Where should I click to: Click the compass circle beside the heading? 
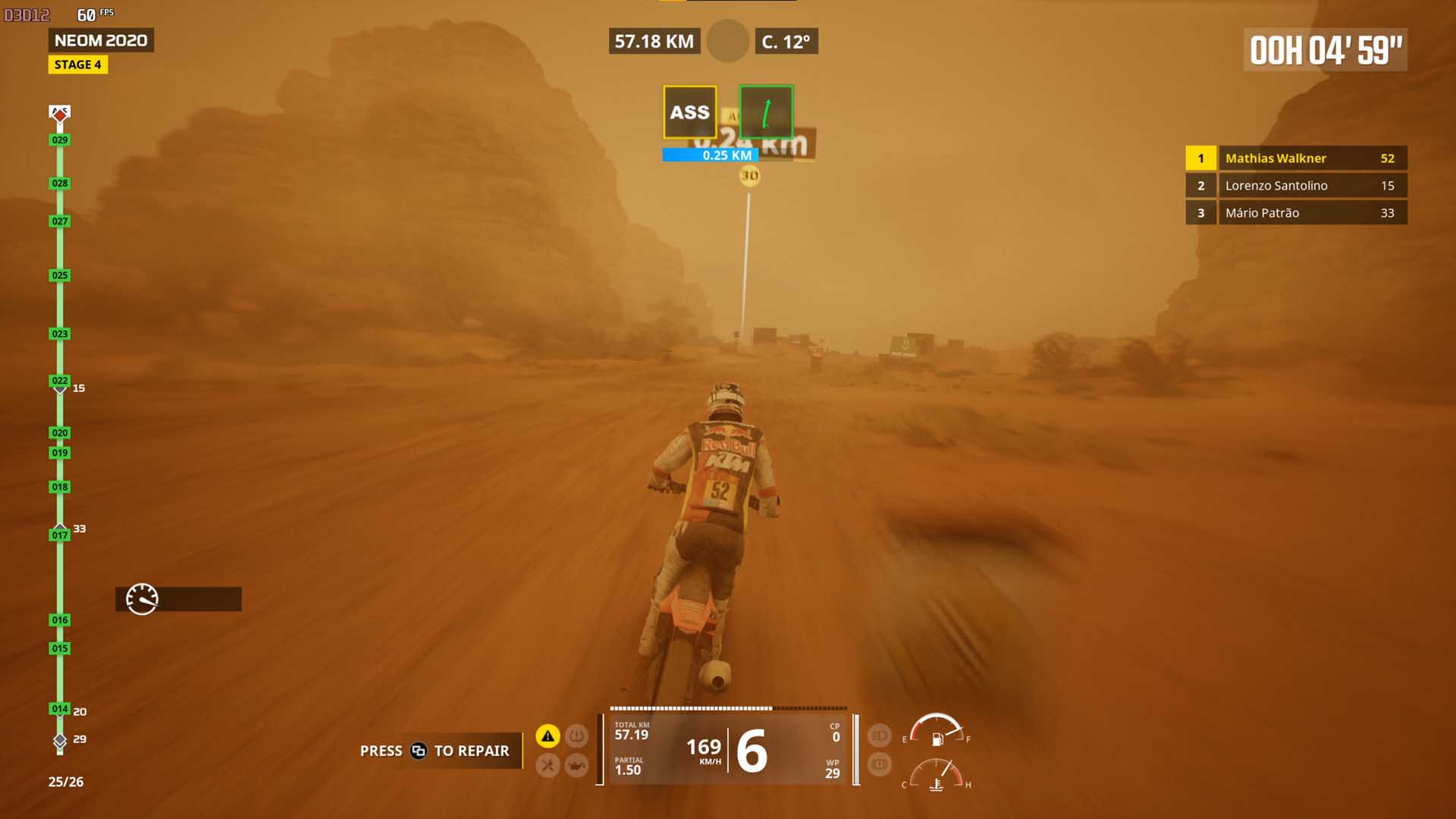pyautogui.click(x=727, y=42)
